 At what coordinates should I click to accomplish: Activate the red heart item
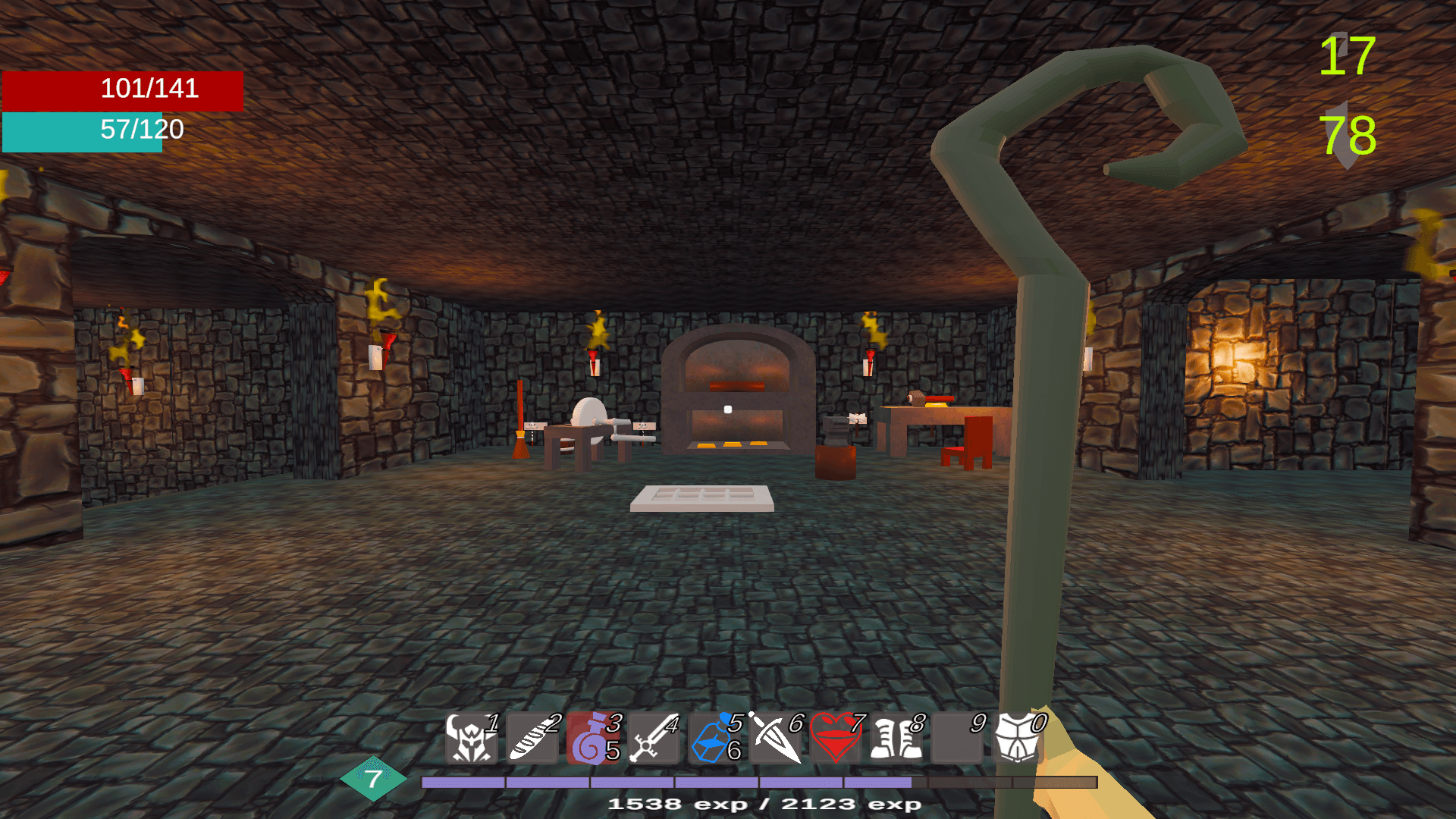[835, 738]
